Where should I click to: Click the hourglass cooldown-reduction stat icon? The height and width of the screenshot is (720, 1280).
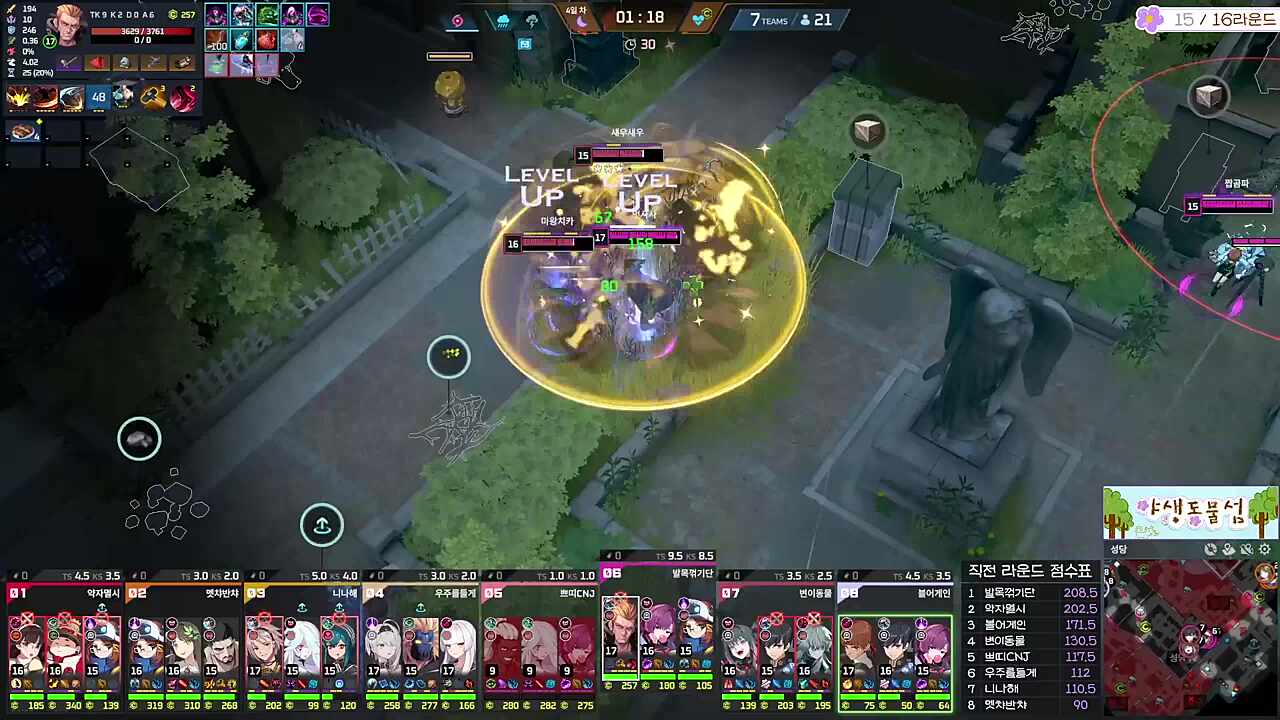click(x=9, y=72)
